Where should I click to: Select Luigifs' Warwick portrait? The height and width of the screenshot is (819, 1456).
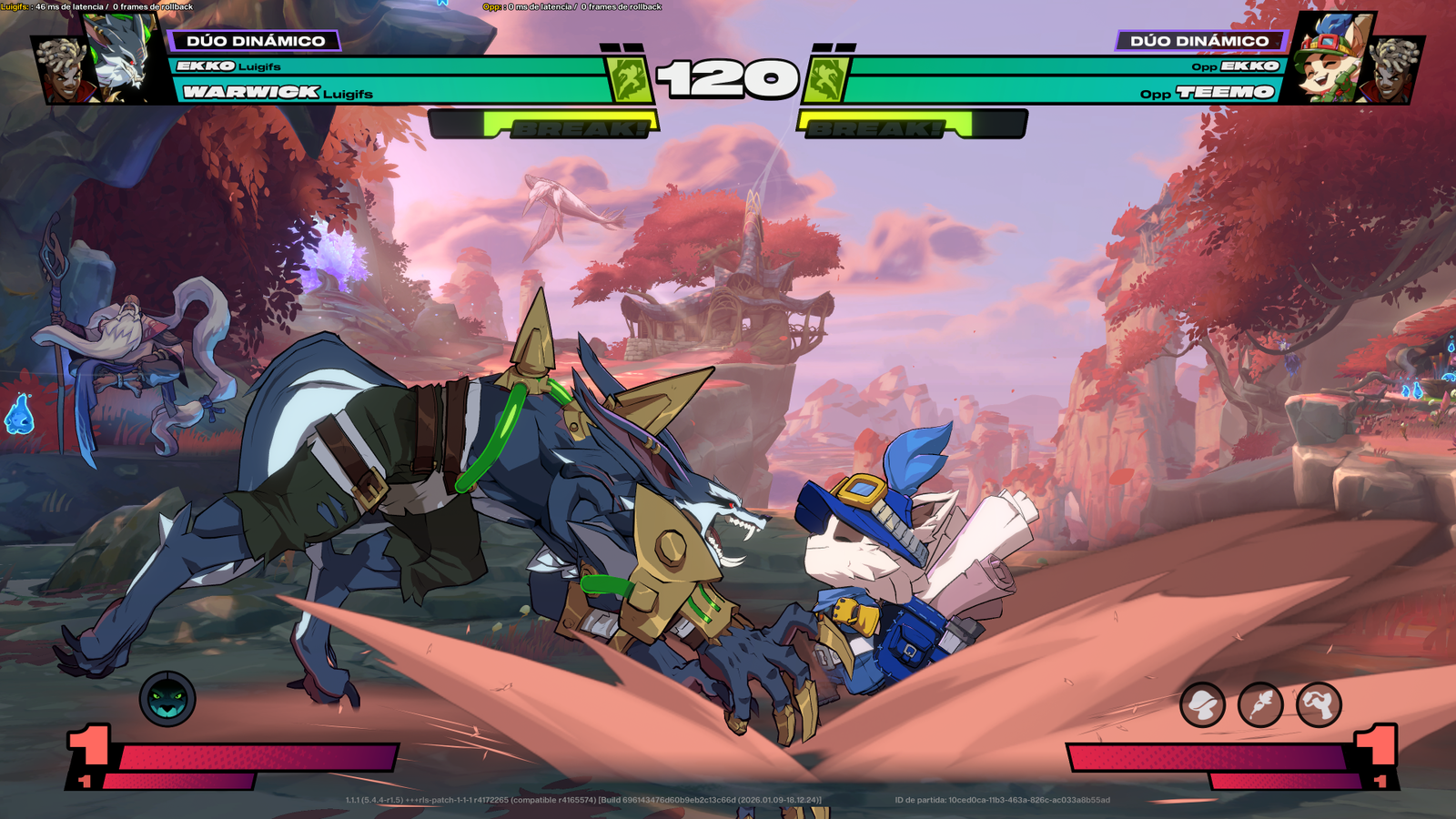click(x=125, y=56)
